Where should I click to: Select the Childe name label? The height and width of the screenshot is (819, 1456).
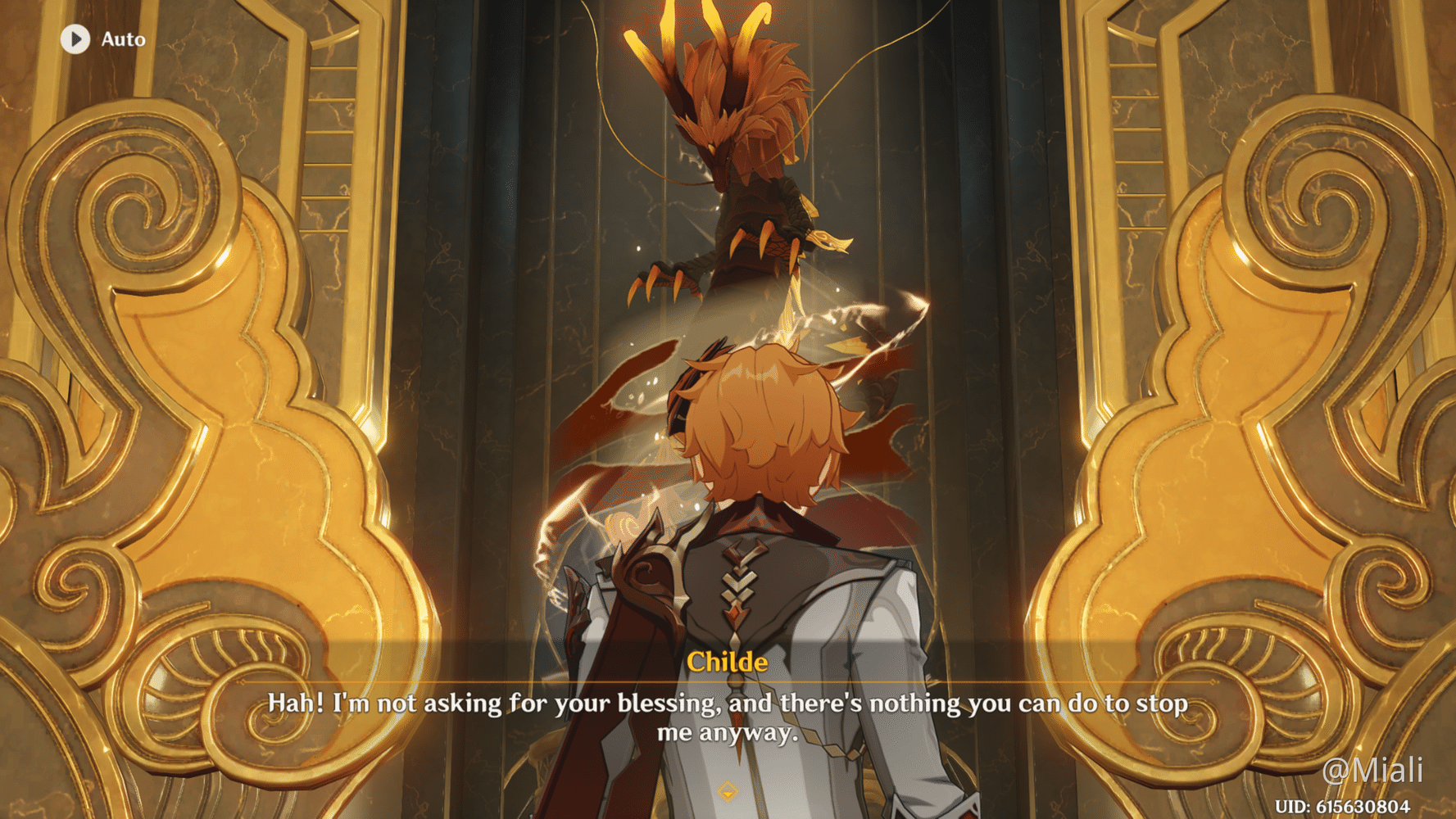point(728,663)
